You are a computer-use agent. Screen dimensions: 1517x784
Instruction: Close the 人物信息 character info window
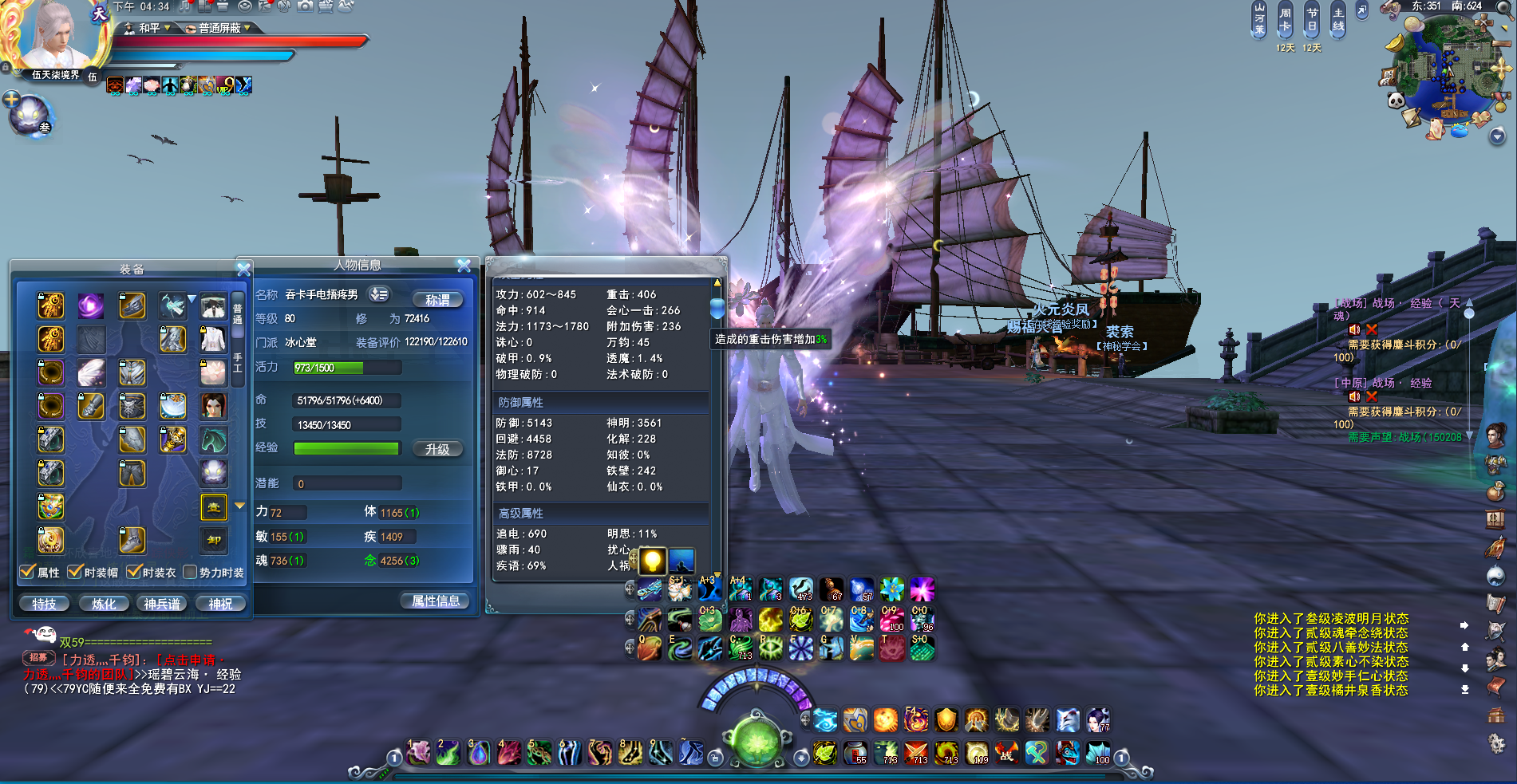coord(464,266)
